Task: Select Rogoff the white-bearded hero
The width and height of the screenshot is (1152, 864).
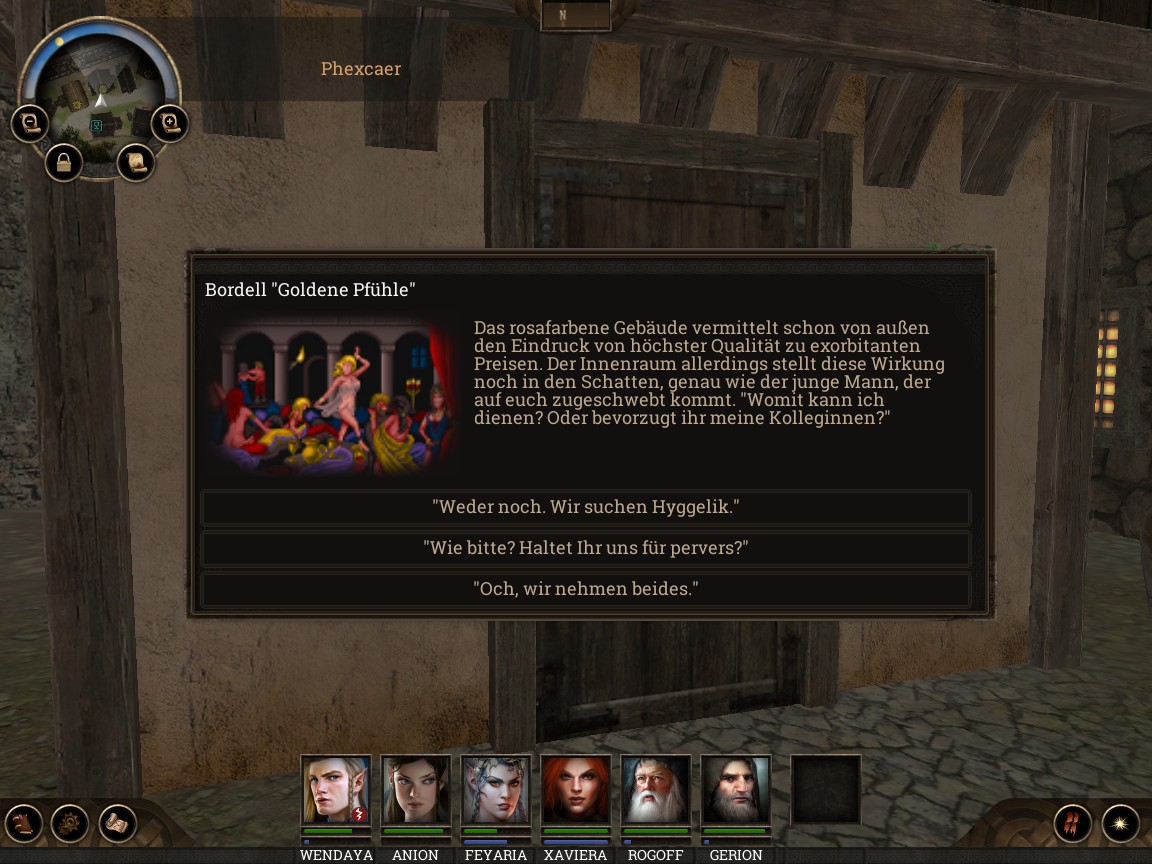Action: coord(656,790)
